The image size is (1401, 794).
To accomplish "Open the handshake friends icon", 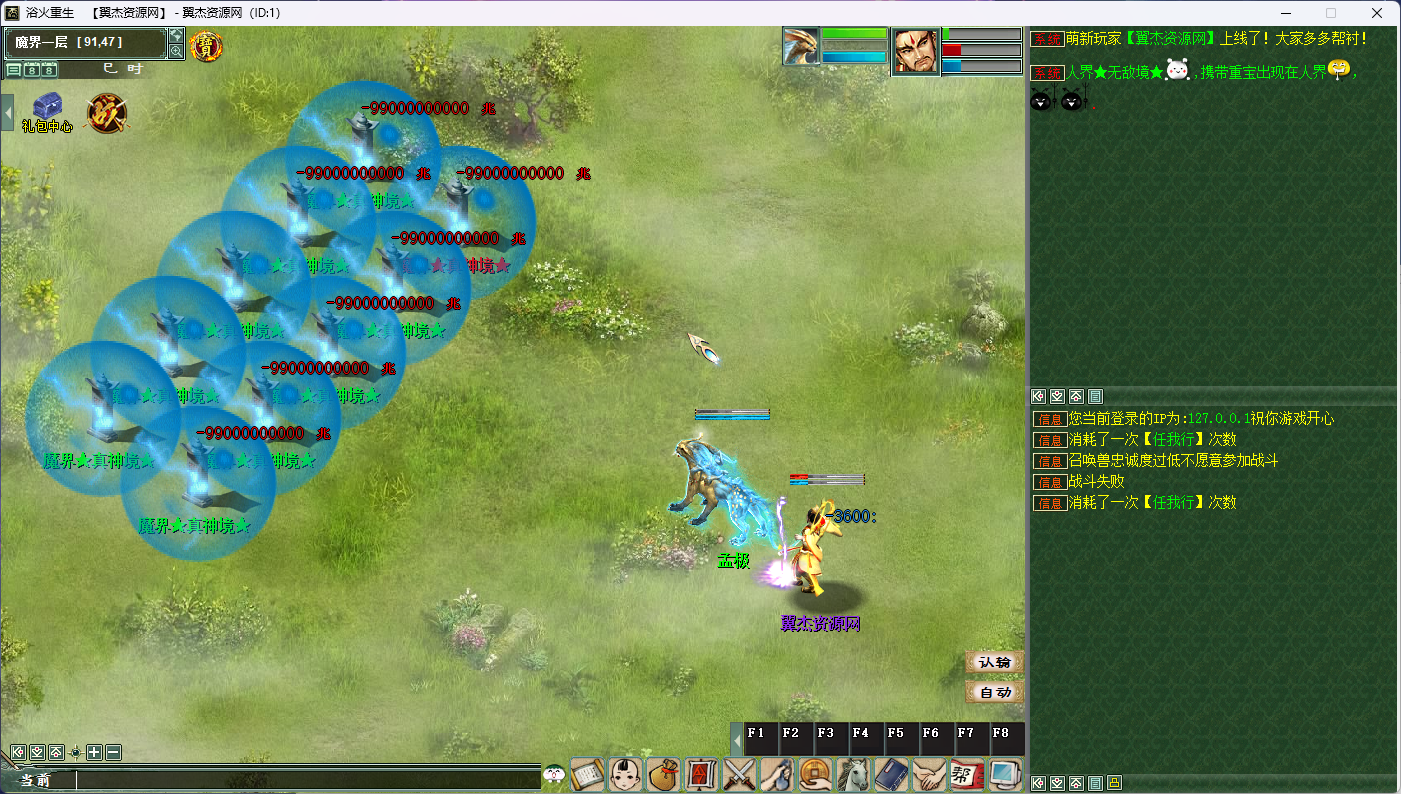I will tap(929, 775).
